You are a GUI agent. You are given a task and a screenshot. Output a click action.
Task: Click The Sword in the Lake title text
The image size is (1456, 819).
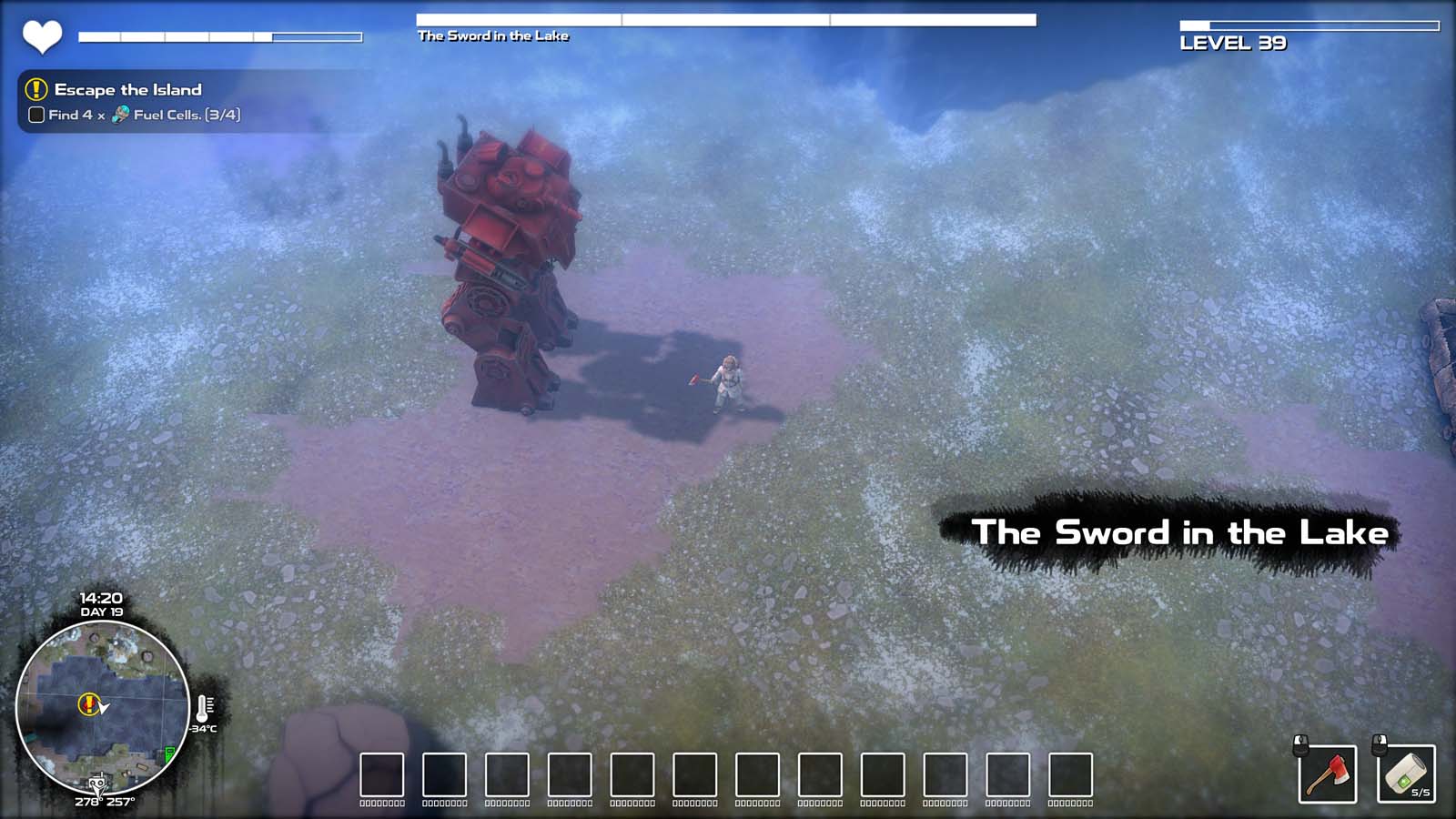point(1181,532)
